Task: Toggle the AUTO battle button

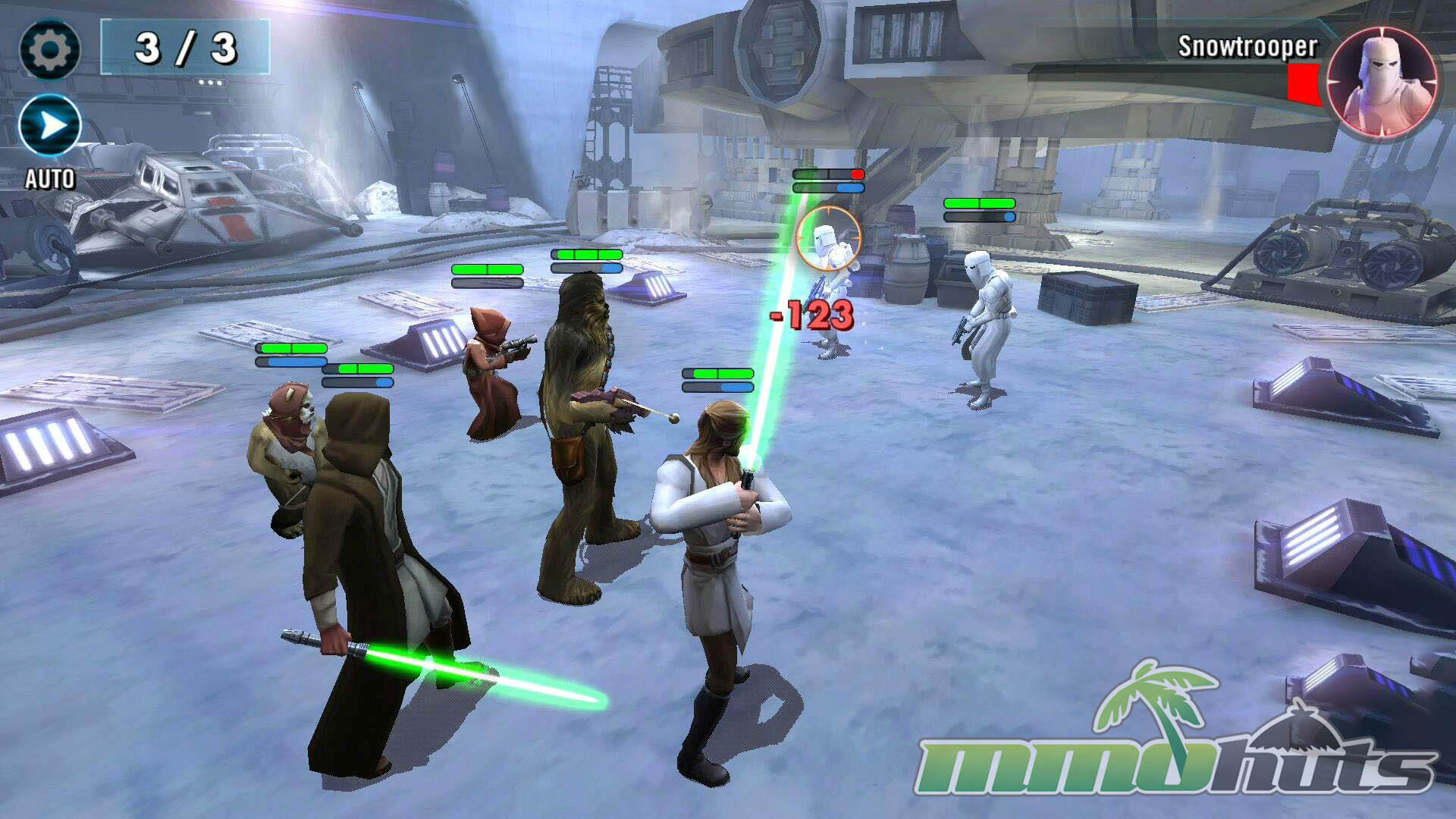Action: 50,126
